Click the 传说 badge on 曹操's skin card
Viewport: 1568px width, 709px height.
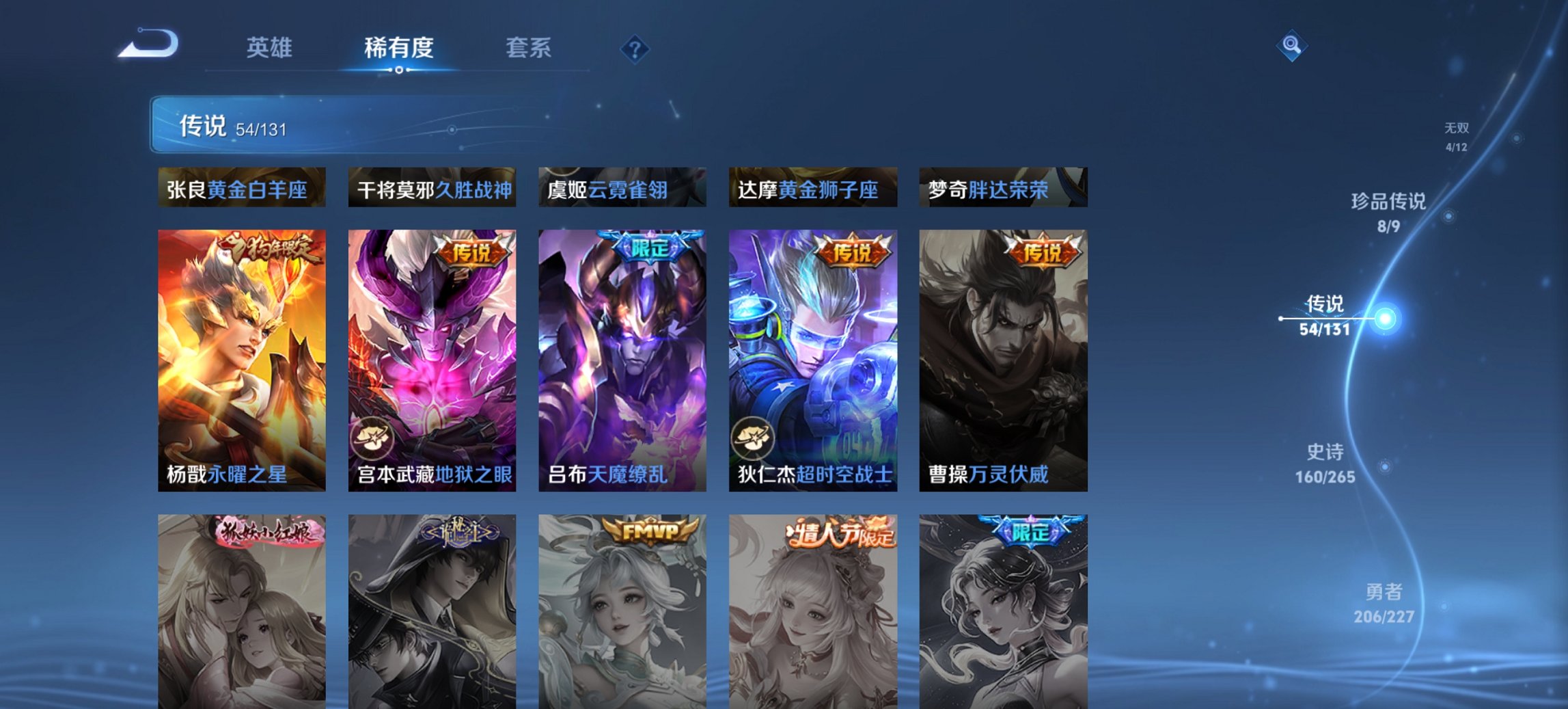point(1044,252)
